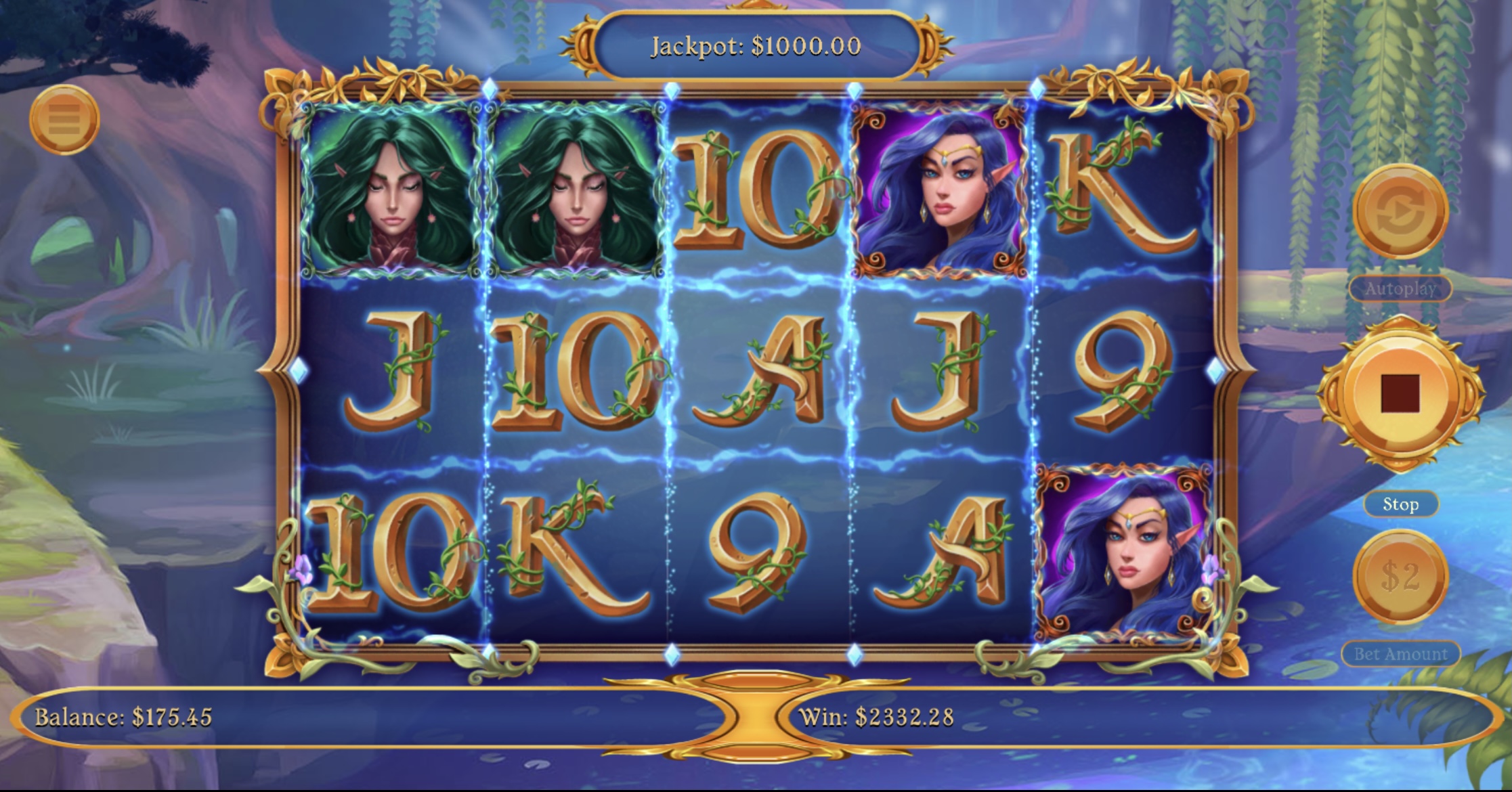1512x792 pixels.
Task: Stop the spinning reels with the red square button
Action: 1400,393
